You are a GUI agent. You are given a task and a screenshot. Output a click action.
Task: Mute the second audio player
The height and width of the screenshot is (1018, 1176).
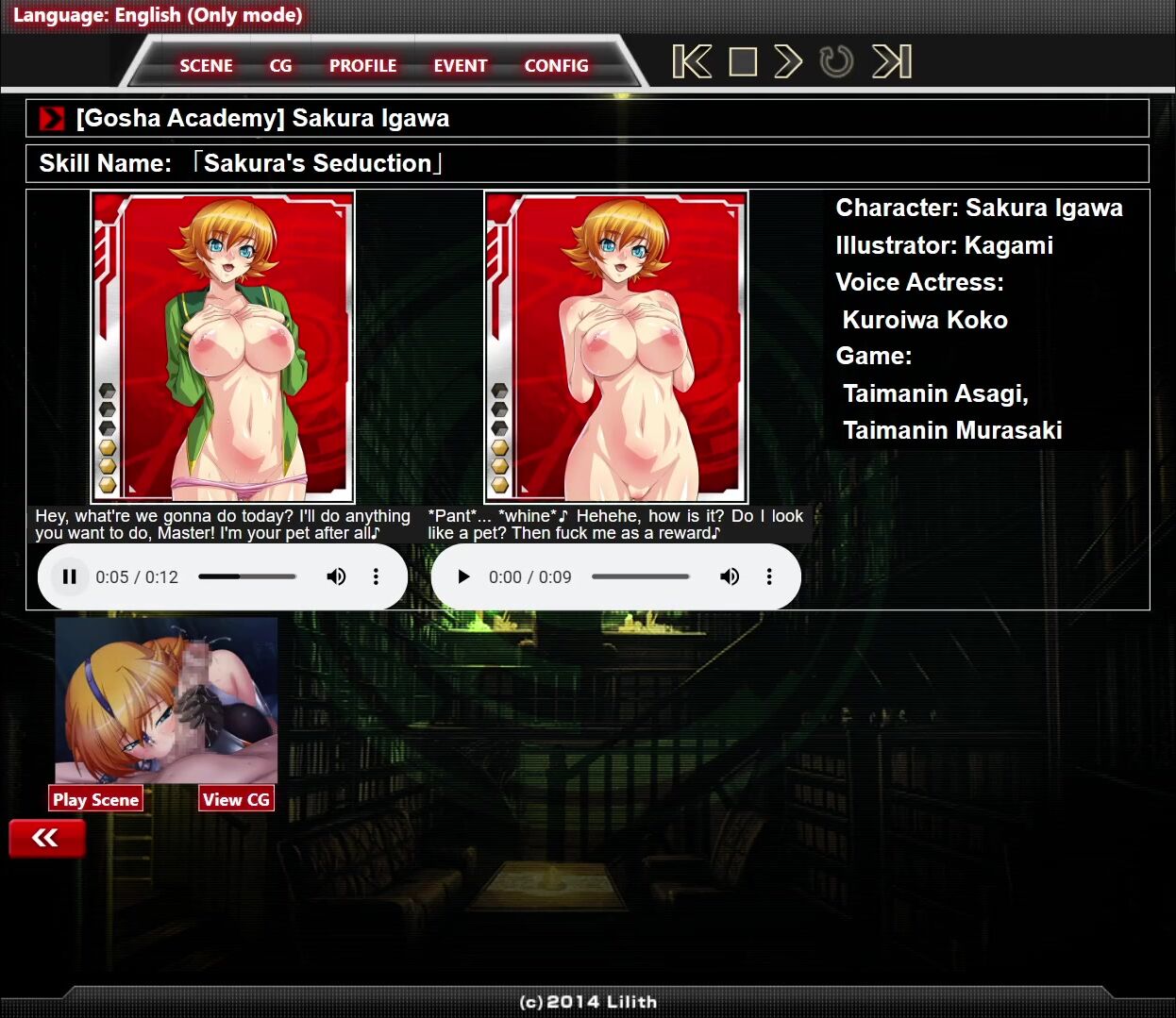coord(730,576)
